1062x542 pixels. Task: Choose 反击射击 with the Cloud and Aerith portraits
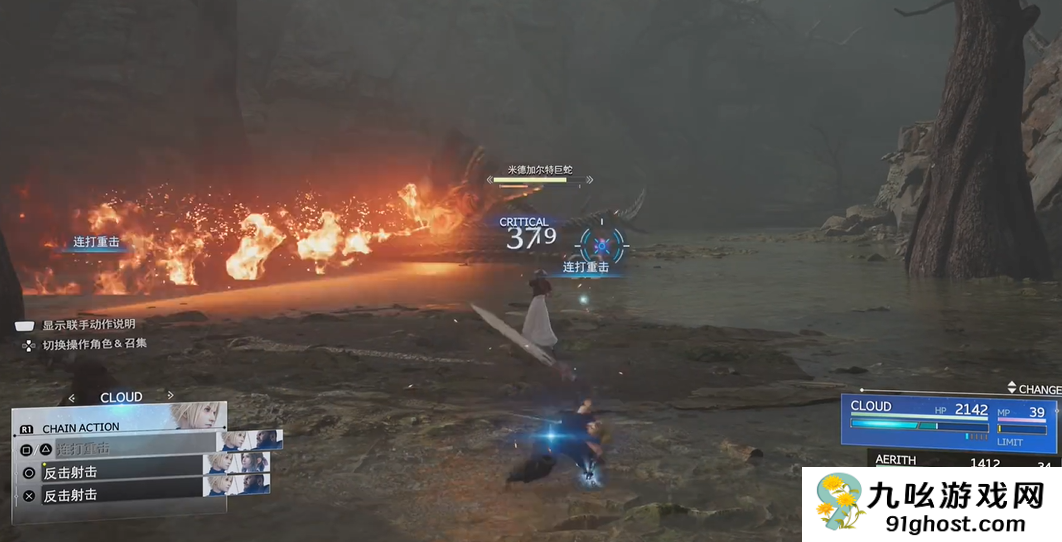coord(120,472)
